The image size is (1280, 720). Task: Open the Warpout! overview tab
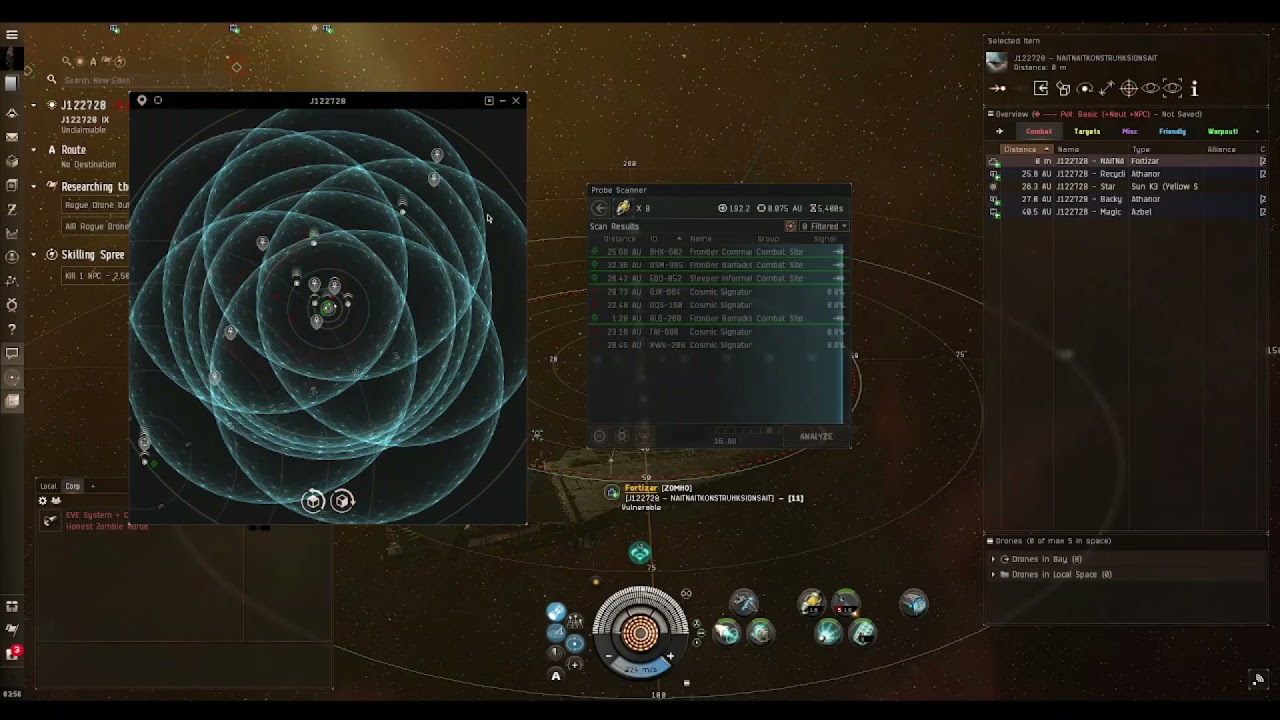point(1222,132)
